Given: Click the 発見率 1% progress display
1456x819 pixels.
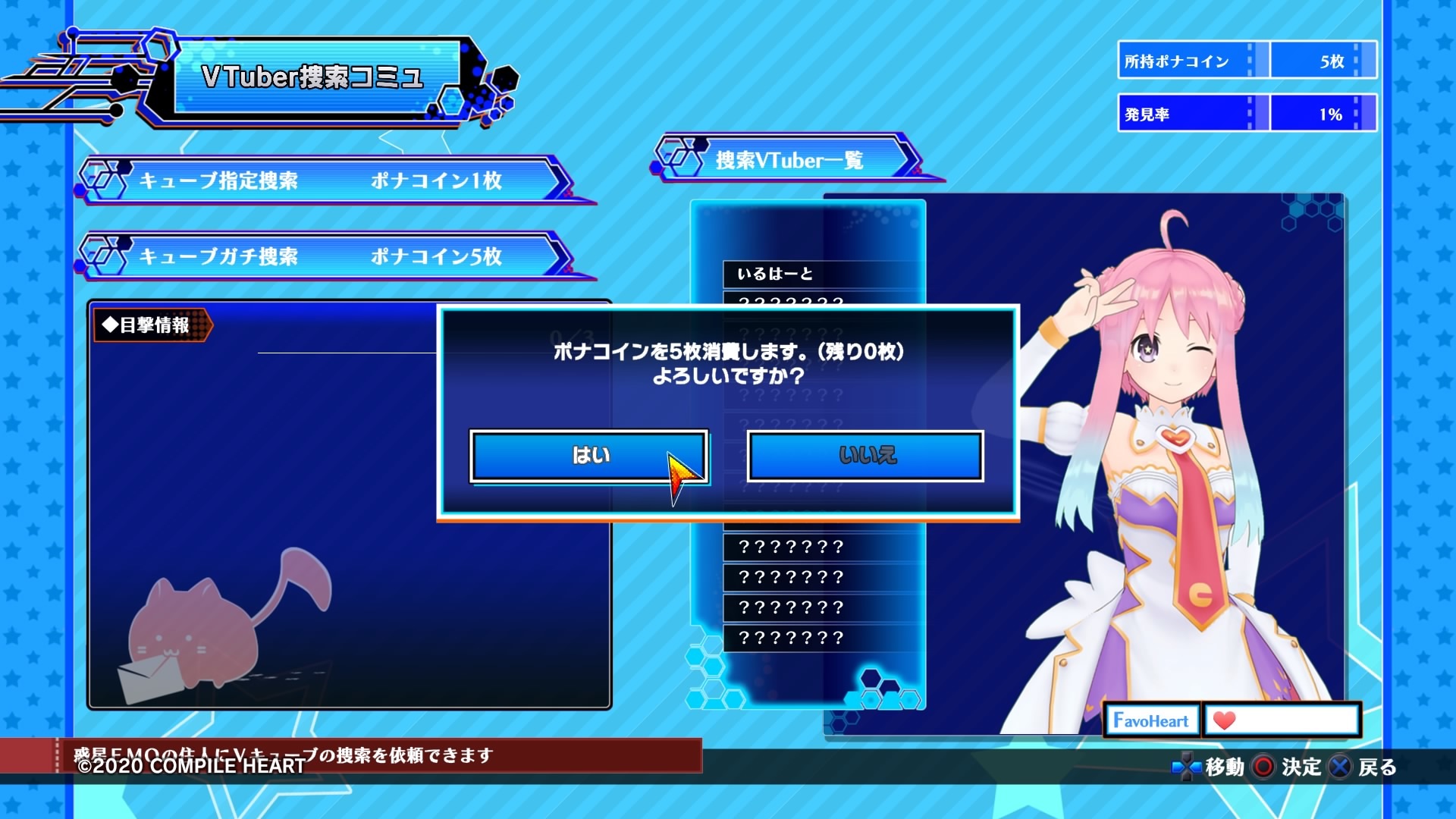Looking at the screenshot, I should pyautogui.click(x=1246, y=112).
